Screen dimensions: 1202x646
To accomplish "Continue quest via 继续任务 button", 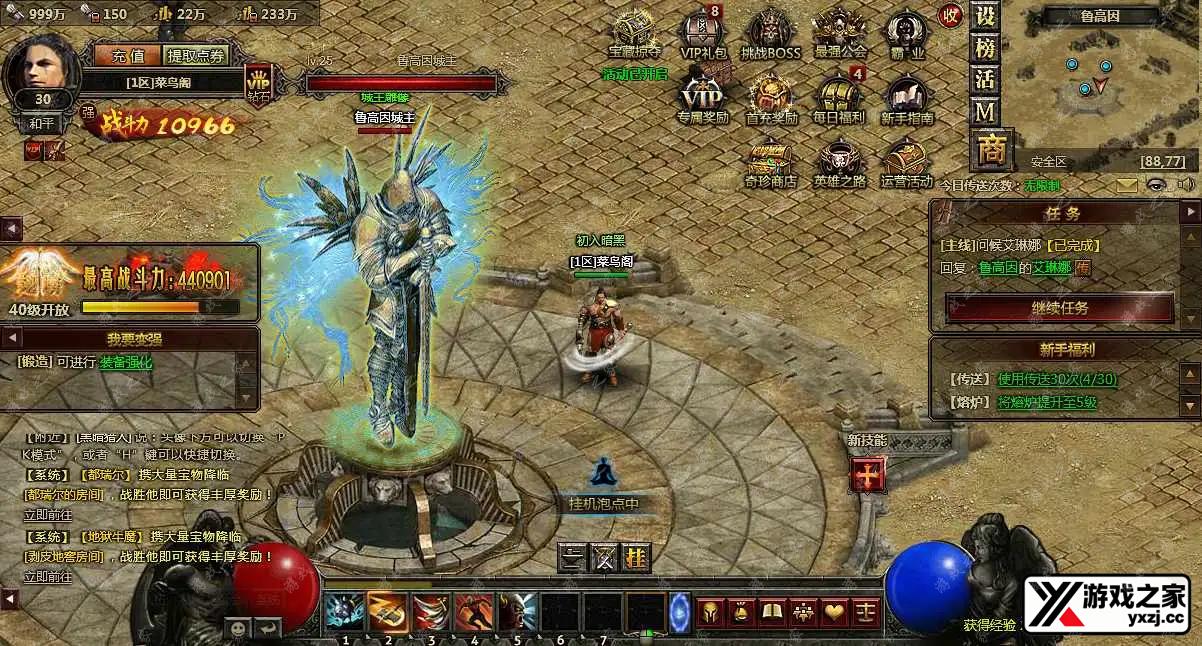I will click(x=1060, y=308).
